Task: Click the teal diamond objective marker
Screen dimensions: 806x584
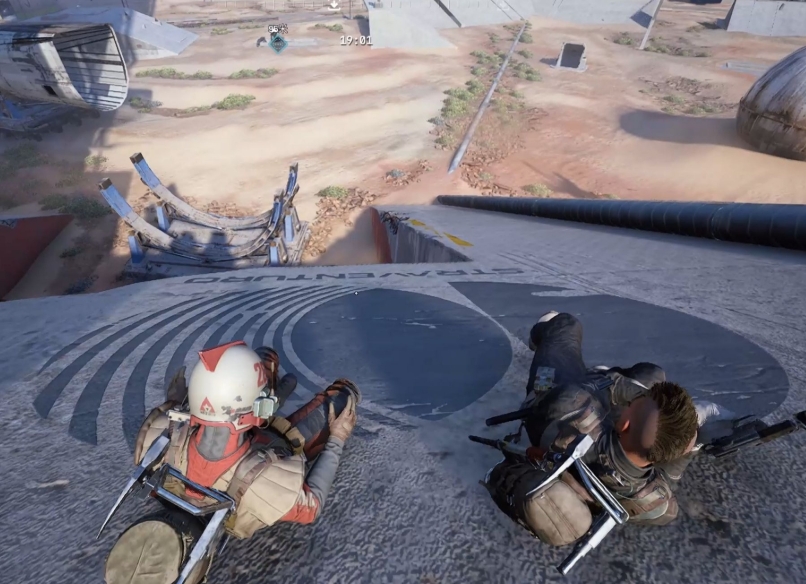Action: [x=278, y=42]
